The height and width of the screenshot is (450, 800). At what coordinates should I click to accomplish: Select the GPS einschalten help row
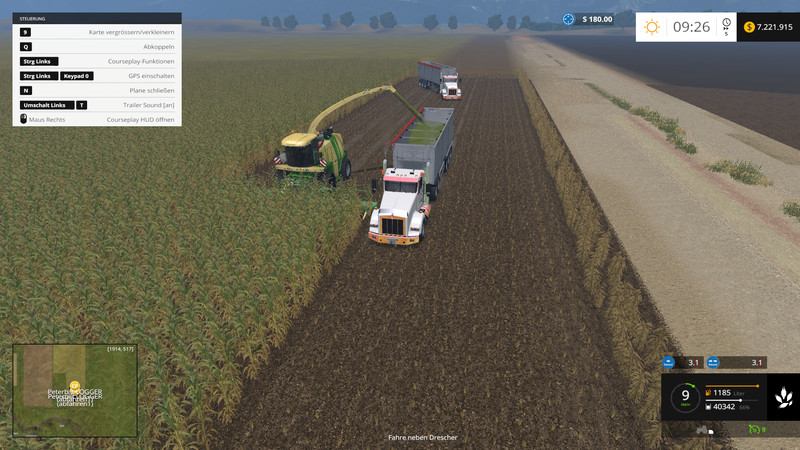click(97, 76)
